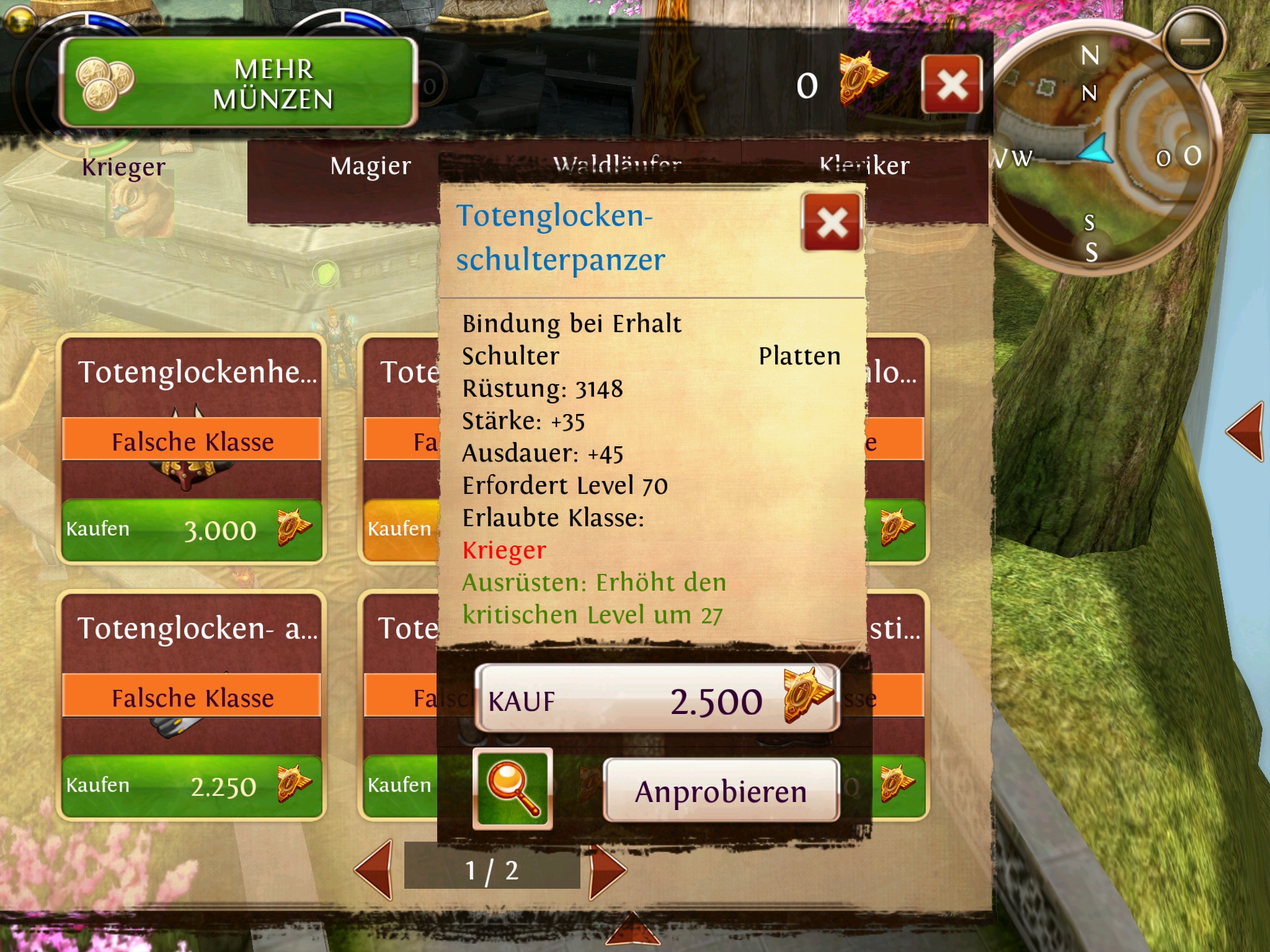Screen dimensions: 1270x952
Task: Close the shop window
Action: coord(951,84)
